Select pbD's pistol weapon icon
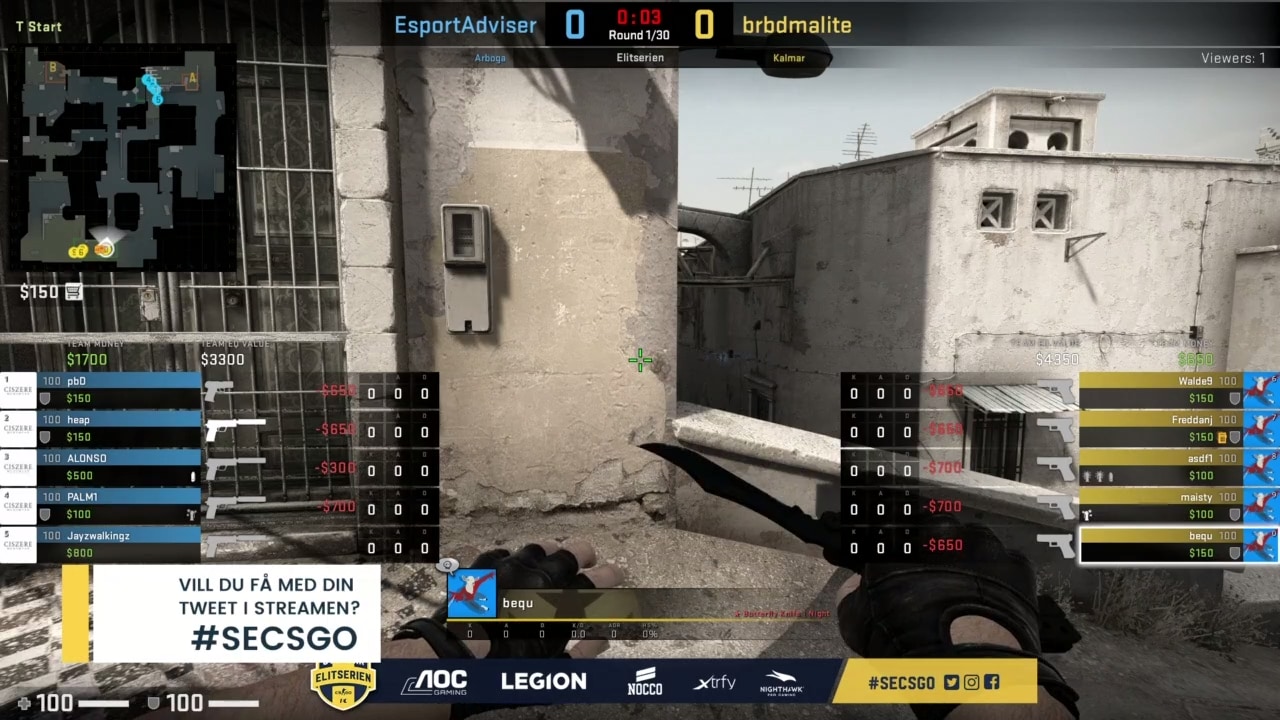This screenshot has height=720, width=1280. (220, 390)
